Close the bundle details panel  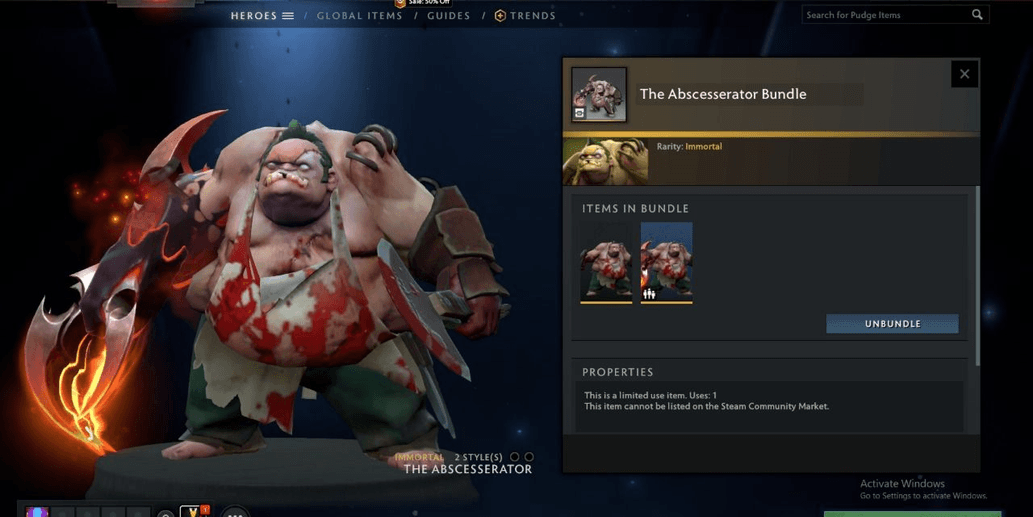pos(964,74)
